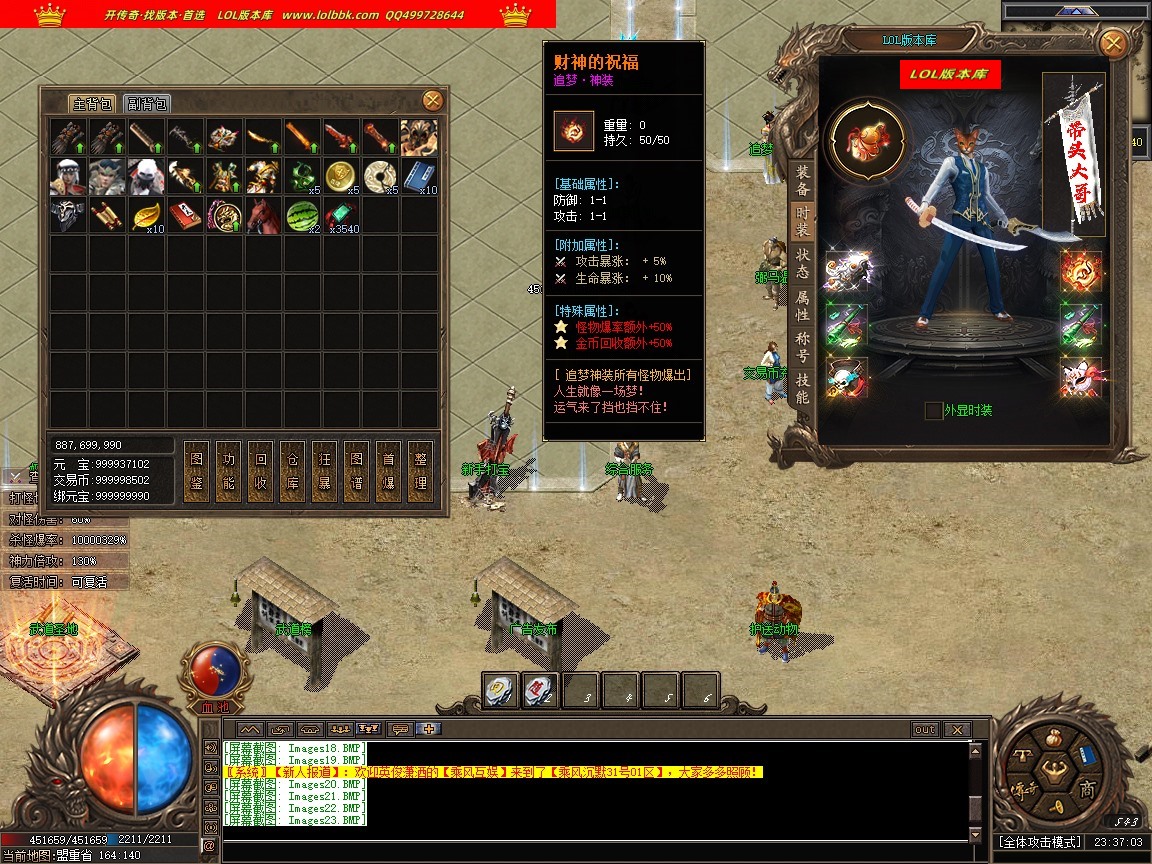Close the backpack window
The width and height of the screenshot is (1152, 864).
click(x=432, y=100)
